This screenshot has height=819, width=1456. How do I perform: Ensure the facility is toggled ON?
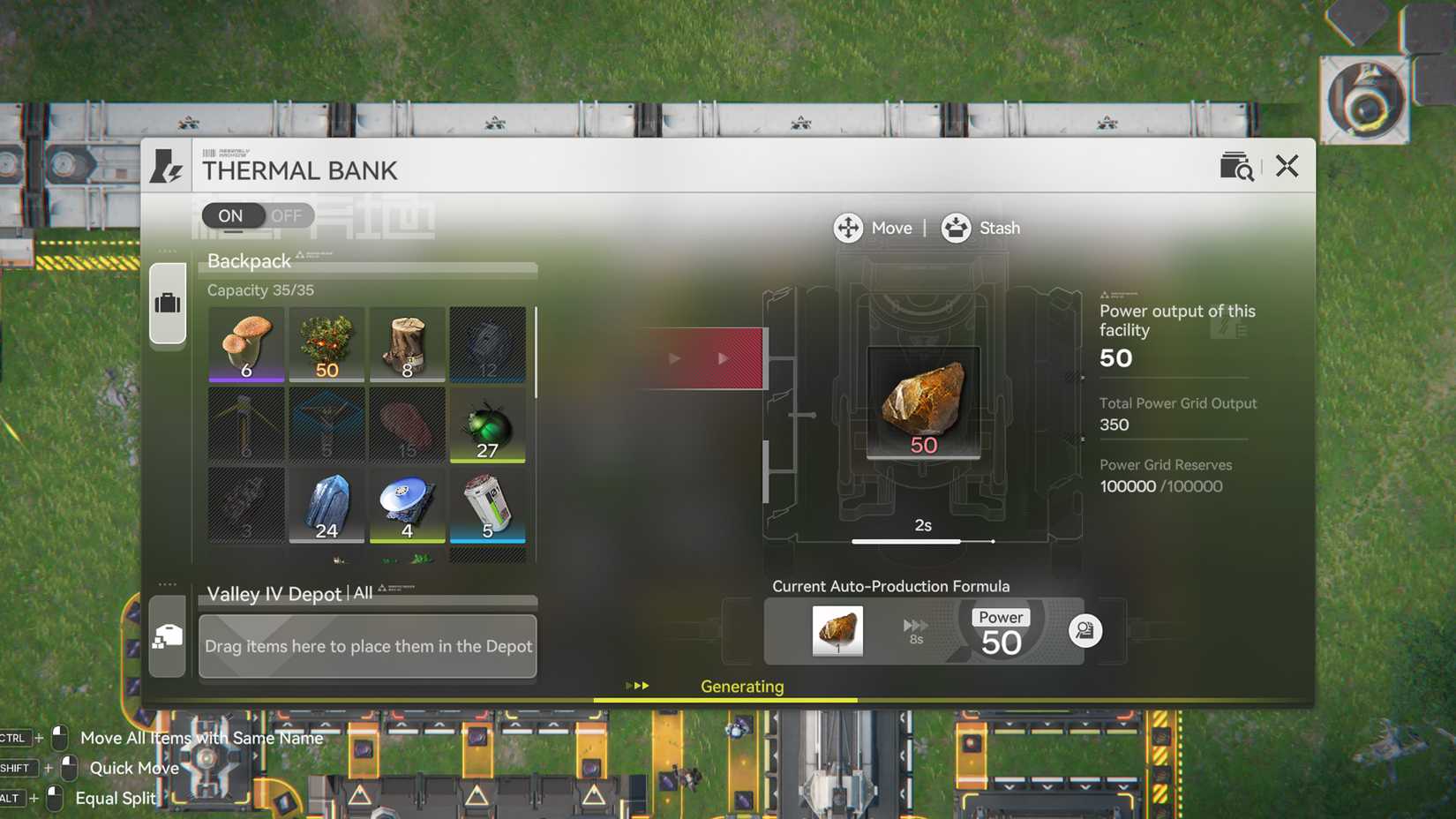coord(230,215)
